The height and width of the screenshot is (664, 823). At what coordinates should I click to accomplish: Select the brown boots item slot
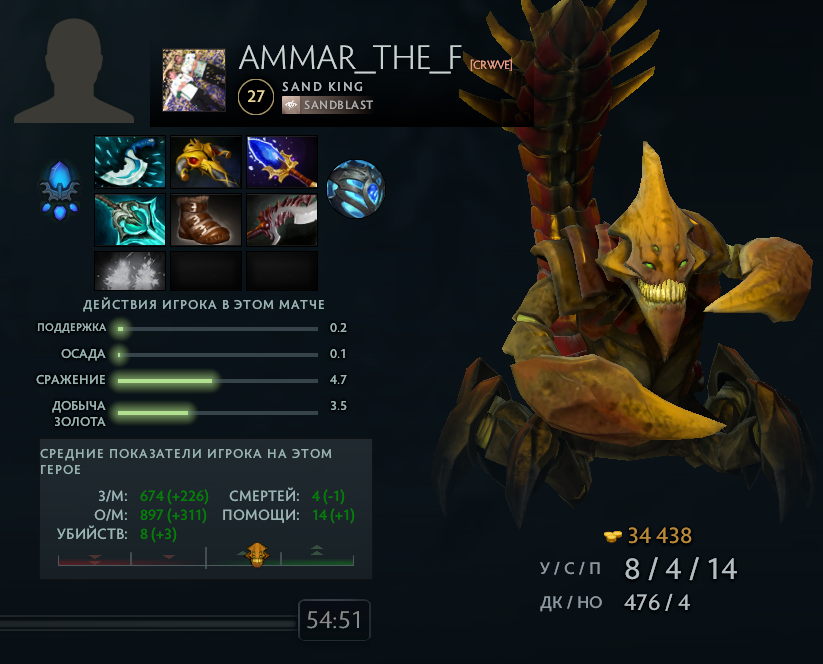[x=206, y=220]
